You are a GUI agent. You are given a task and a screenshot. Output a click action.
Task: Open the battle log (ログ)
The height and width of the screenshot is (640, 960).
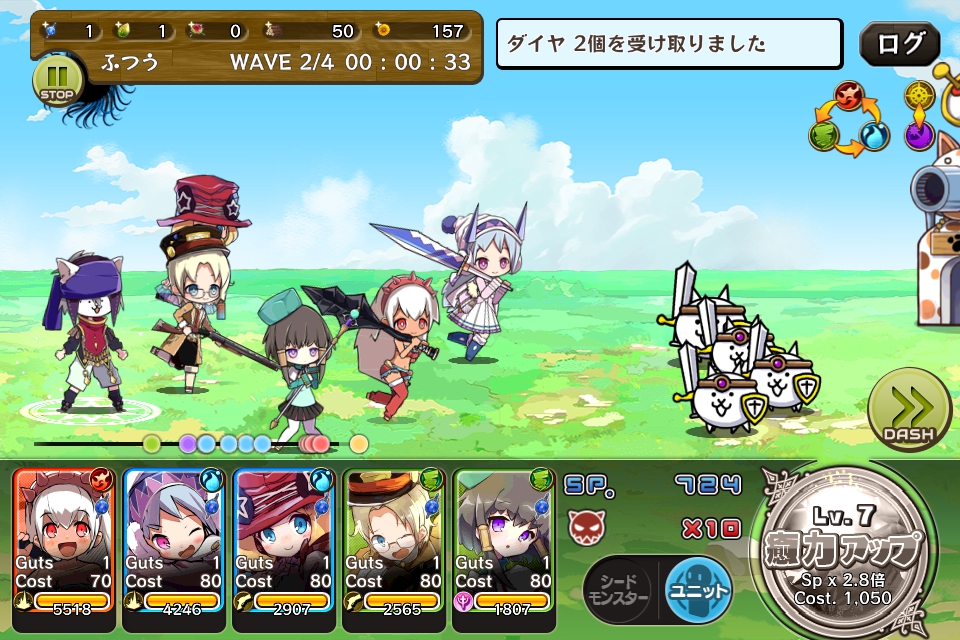tap(899, 44)
